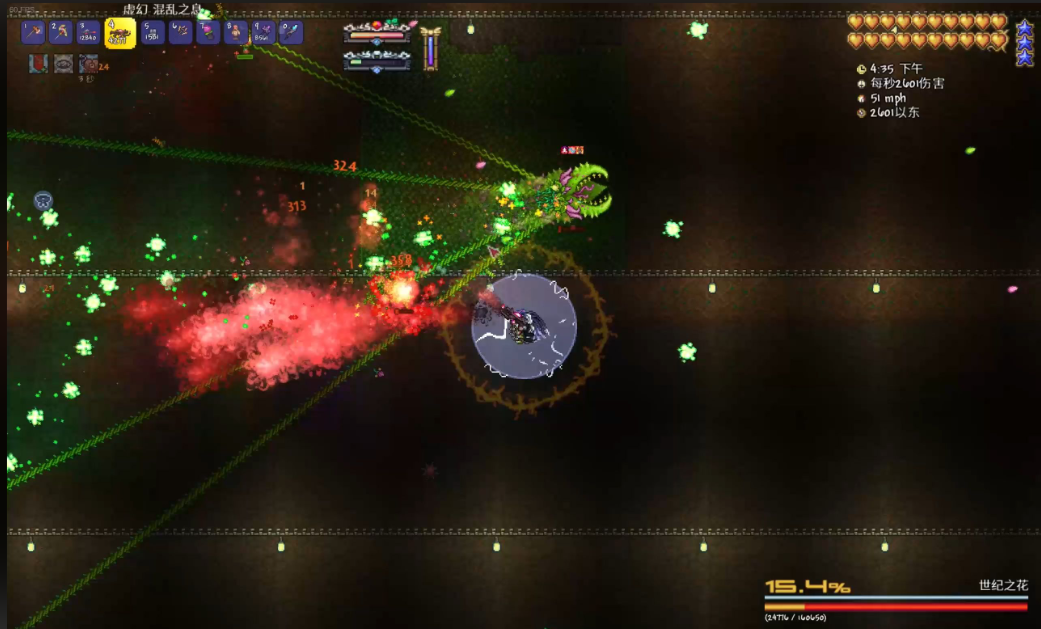Click the red banner buff icon
The height and width of the screenshot is (629, 1041).
[x=38, y=64]
